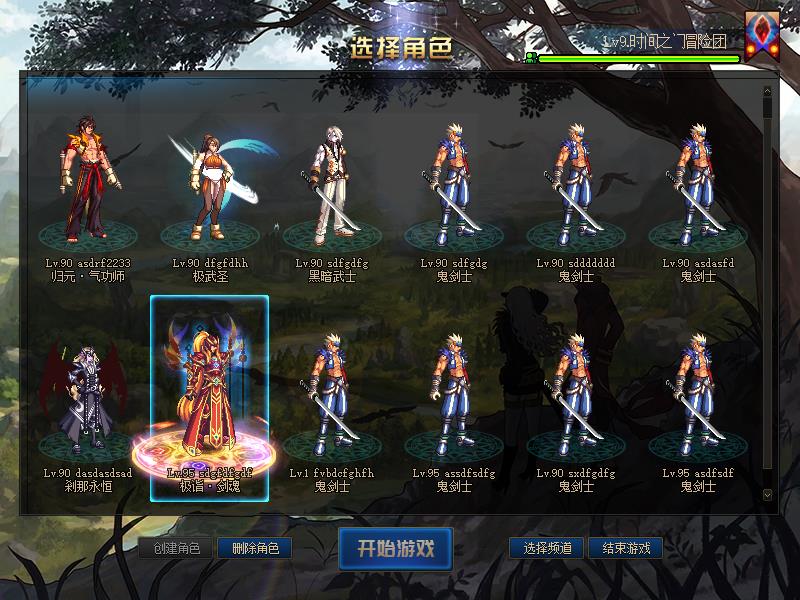The image size is (800, 600).
Task: Choose the 极武圣 character dfgfdhh
Action: pos(210,185)
